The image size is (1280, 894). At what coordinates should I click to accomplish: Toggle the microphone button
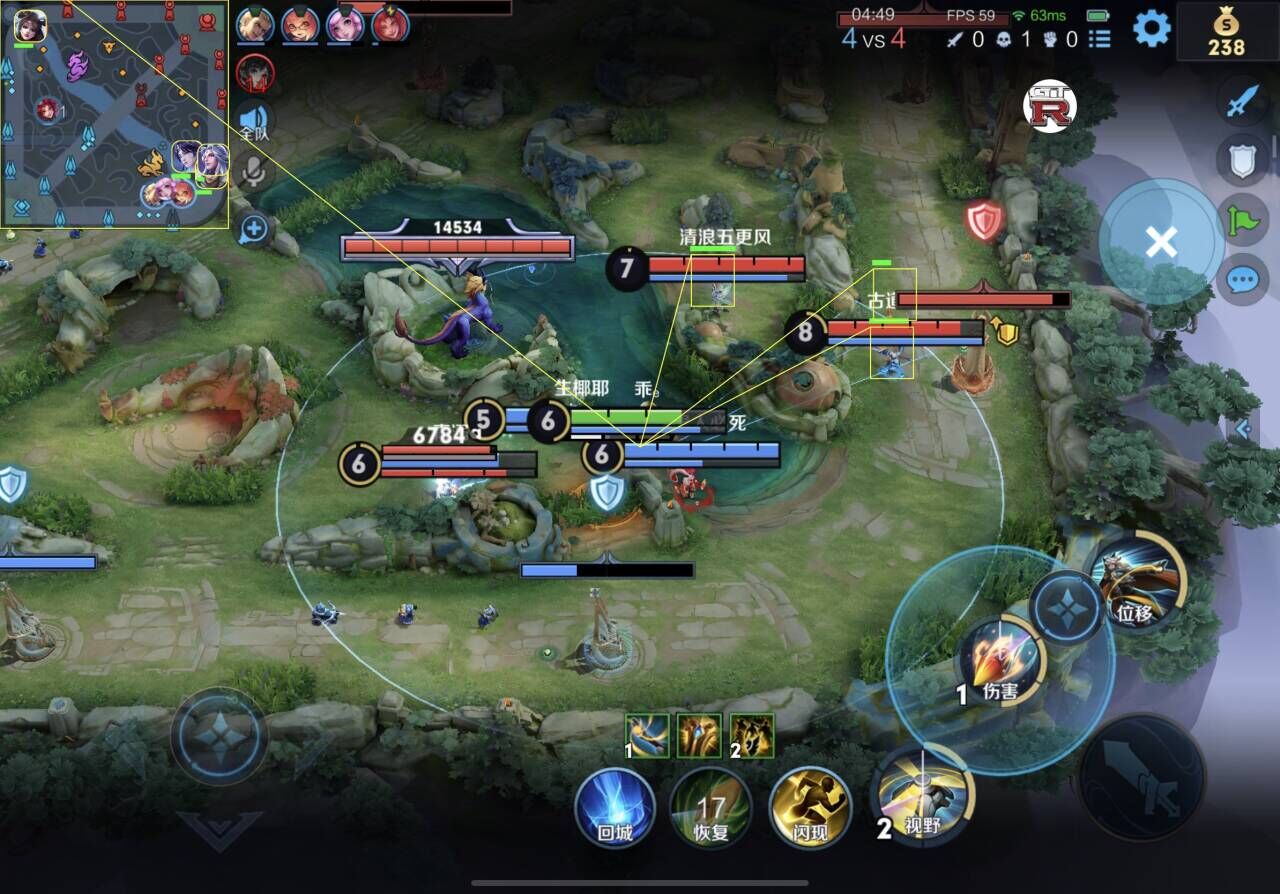(255, 172)
